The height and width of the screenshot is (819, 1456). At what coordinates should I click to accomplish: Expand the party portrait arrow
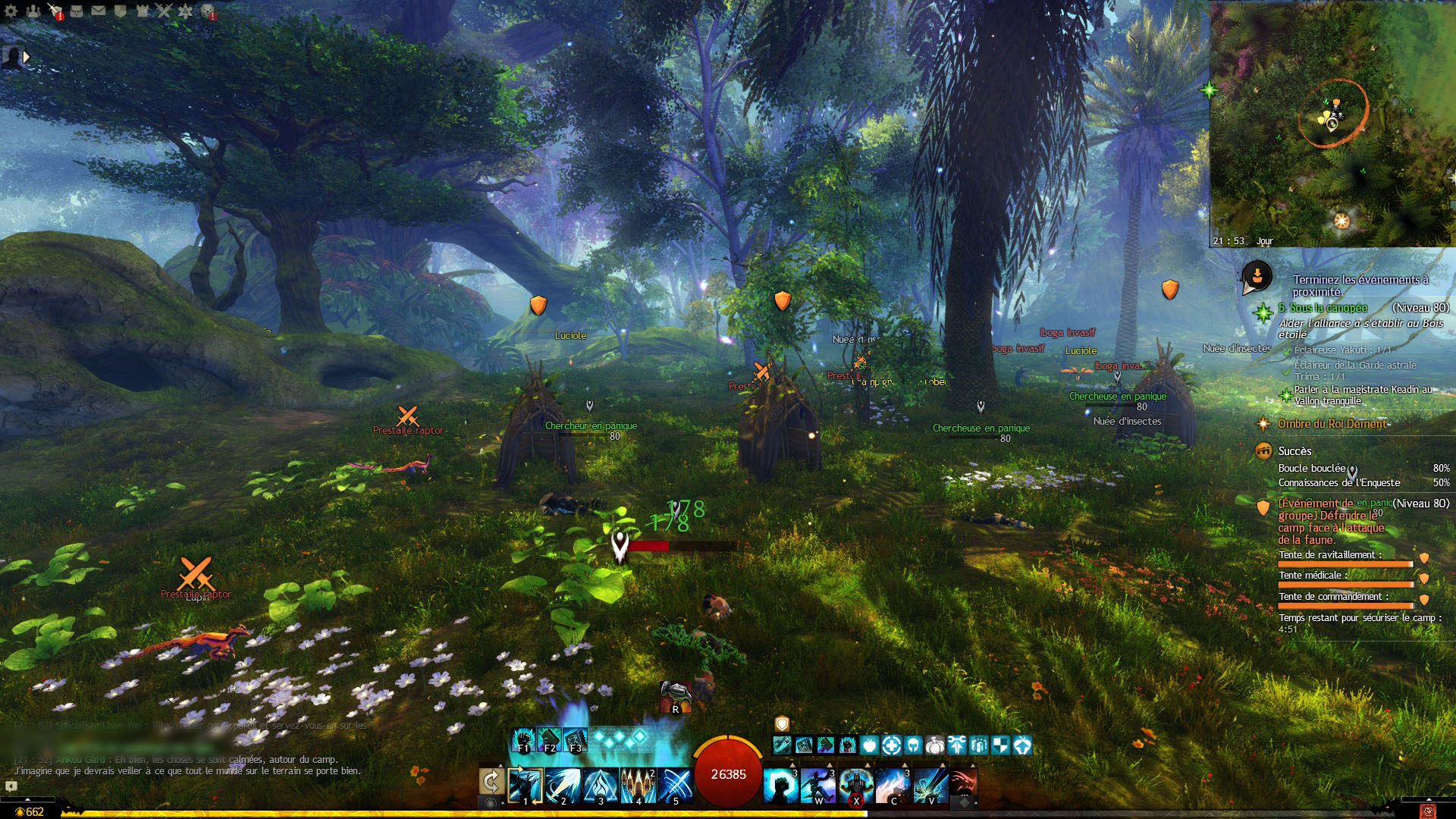point(27,57)
